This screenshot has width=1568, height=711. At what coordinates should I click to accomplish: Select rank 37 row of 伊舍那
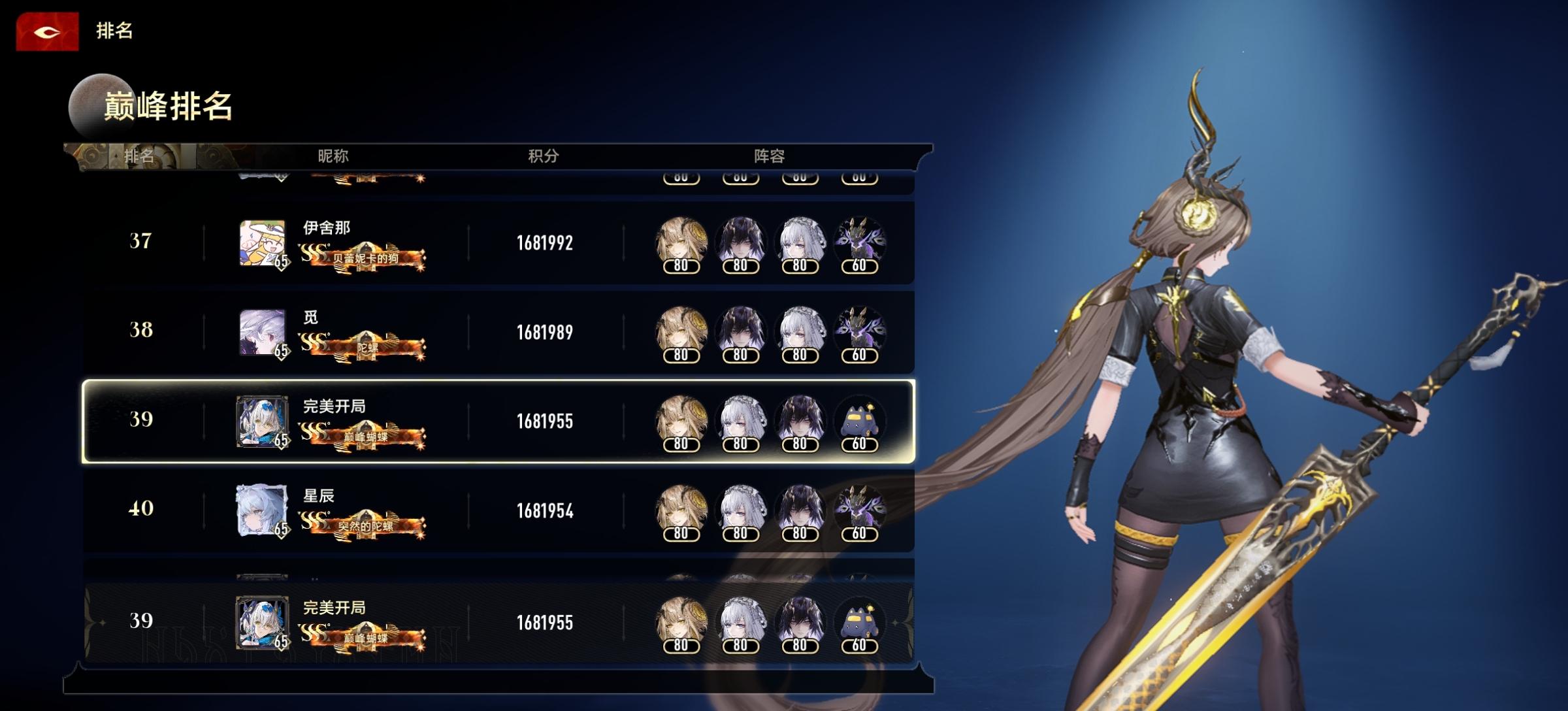click(x=498, y=243)
